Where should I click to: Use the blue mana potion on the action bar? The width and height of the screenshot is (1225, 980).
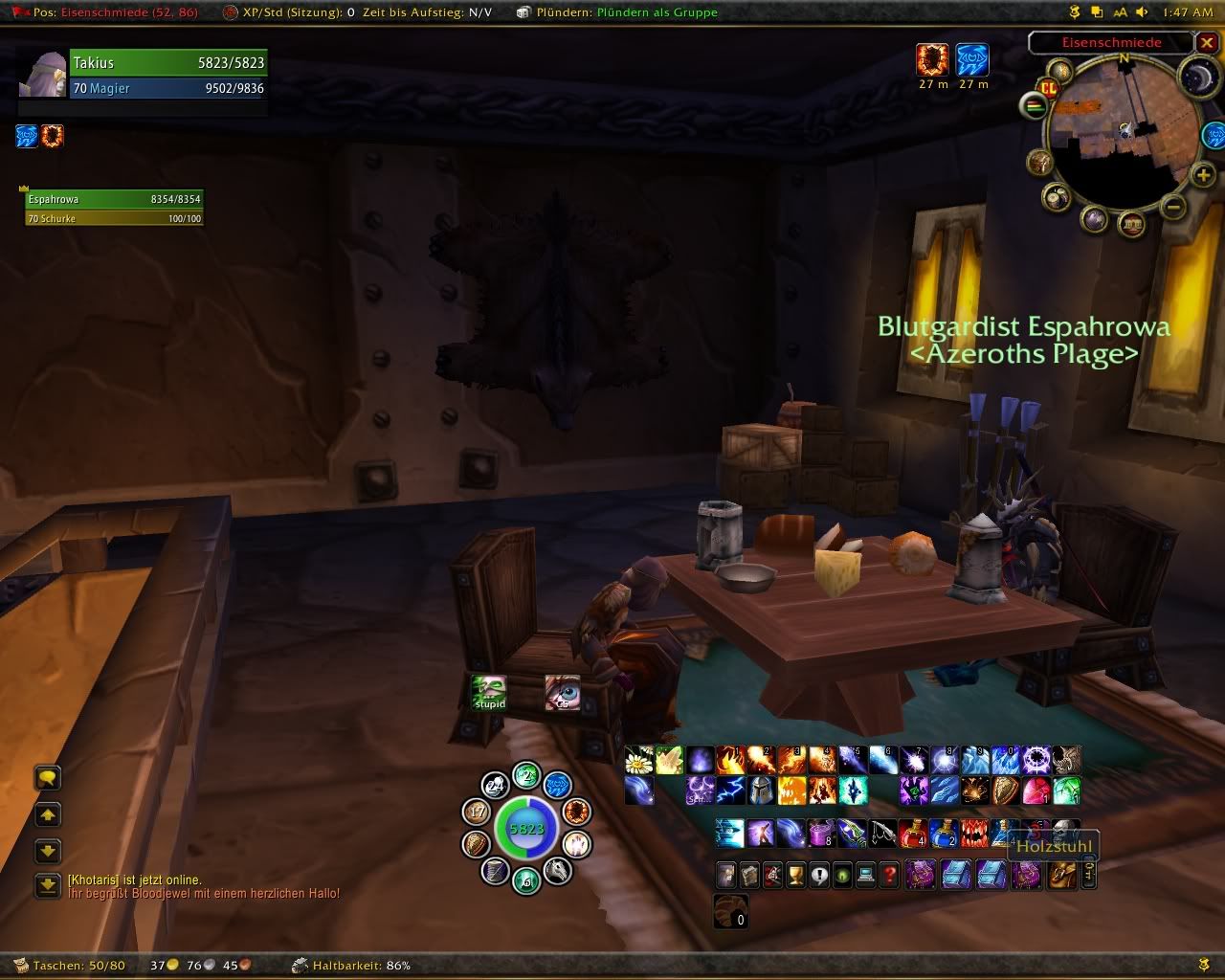[943, 833]
